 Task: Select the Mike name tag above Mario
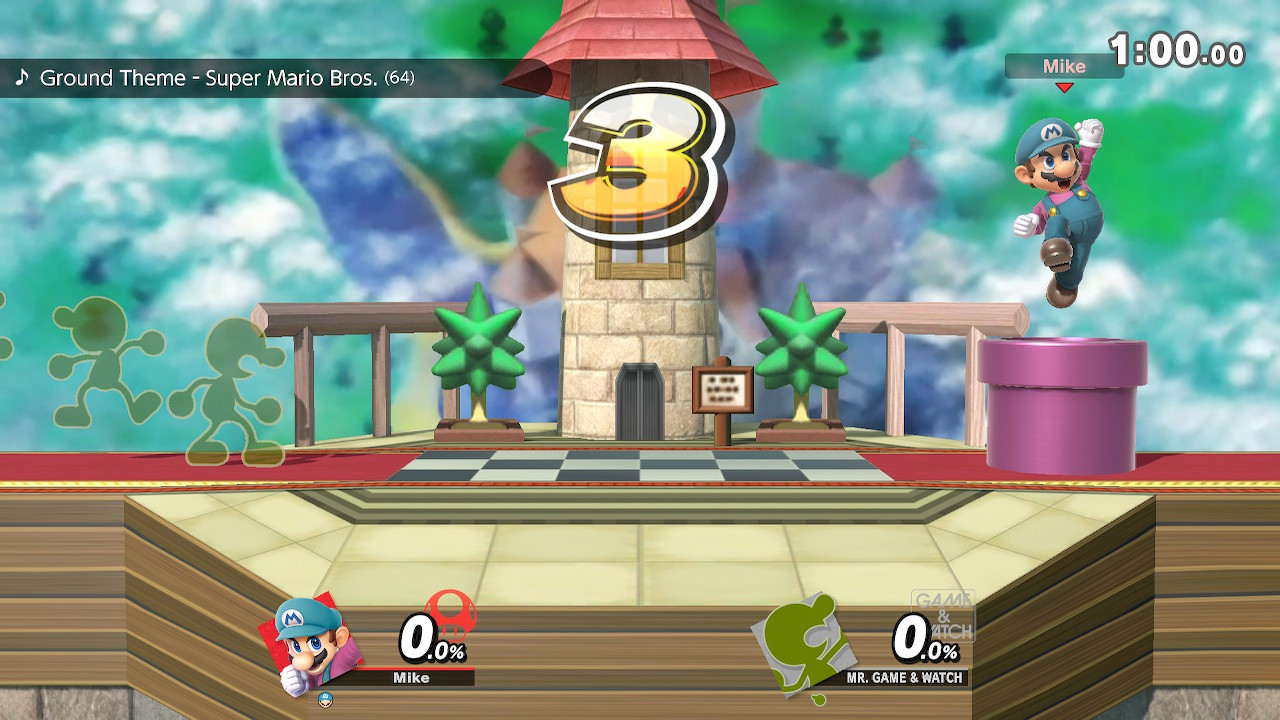[1063, 67]
